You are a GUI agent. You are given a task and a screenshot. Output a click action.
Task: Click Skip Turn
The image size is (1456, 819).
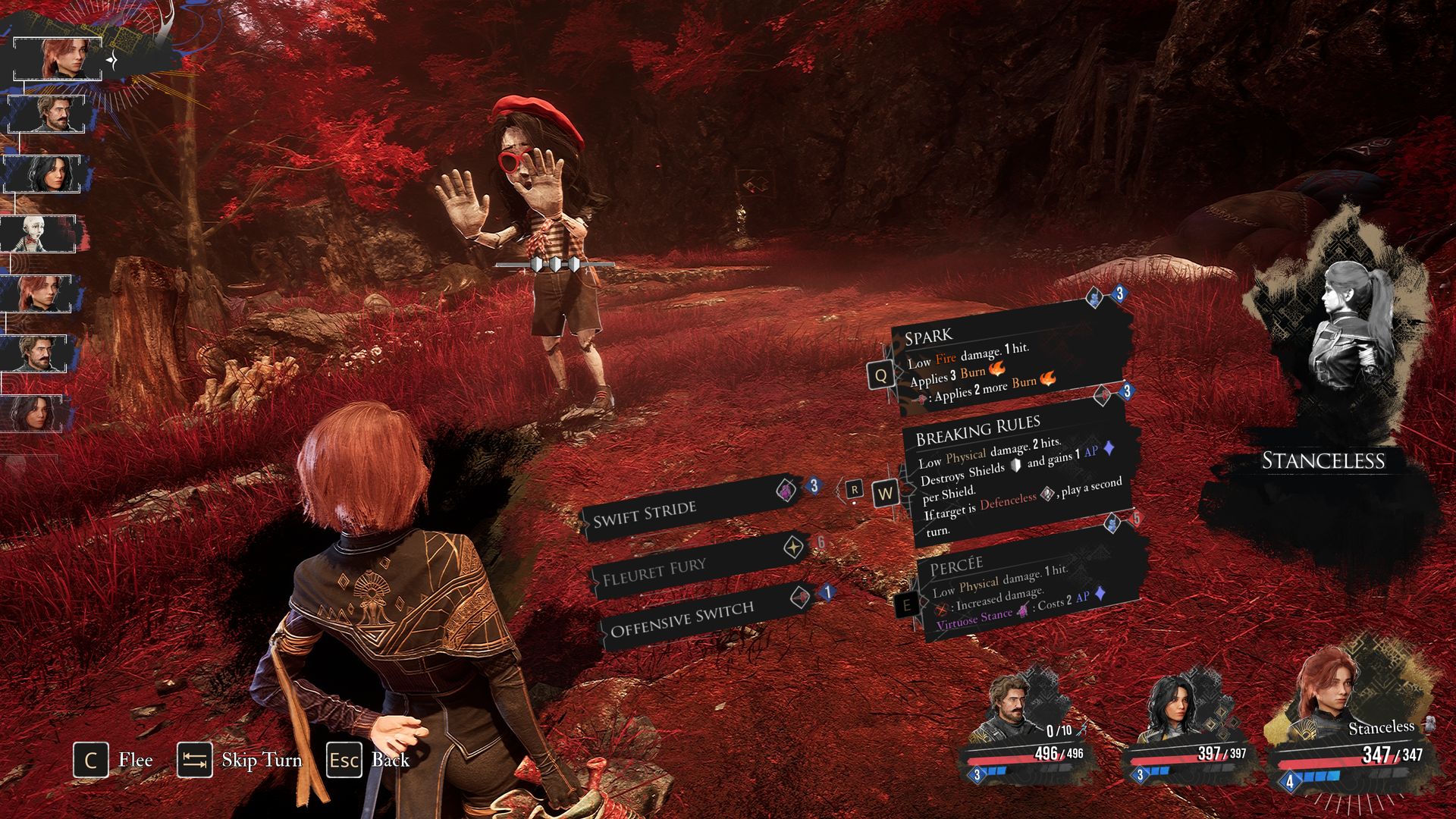[240, 760]
